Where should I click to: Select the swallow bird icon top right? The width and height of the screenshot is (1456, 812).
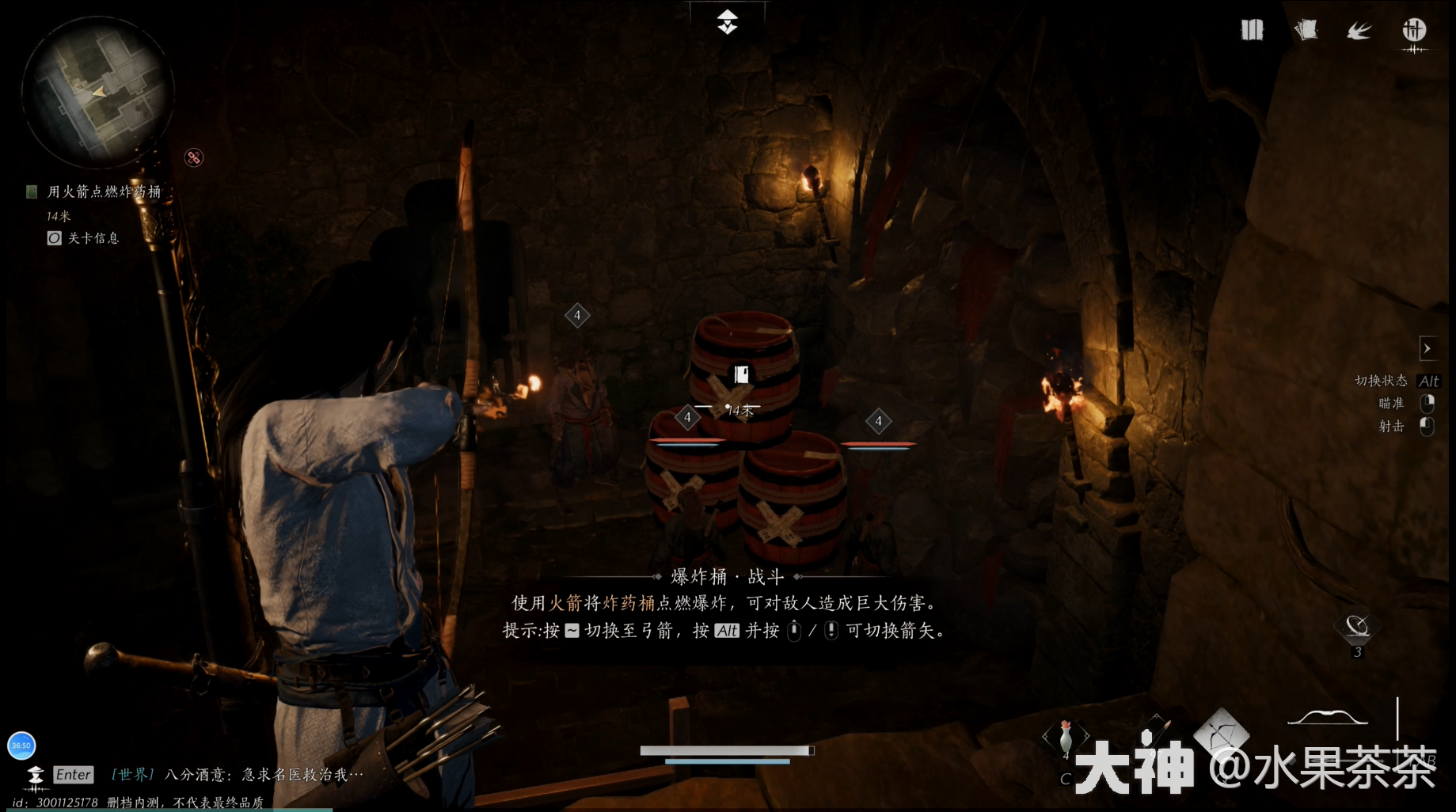pyautogui.click(x=1359, y=30)
